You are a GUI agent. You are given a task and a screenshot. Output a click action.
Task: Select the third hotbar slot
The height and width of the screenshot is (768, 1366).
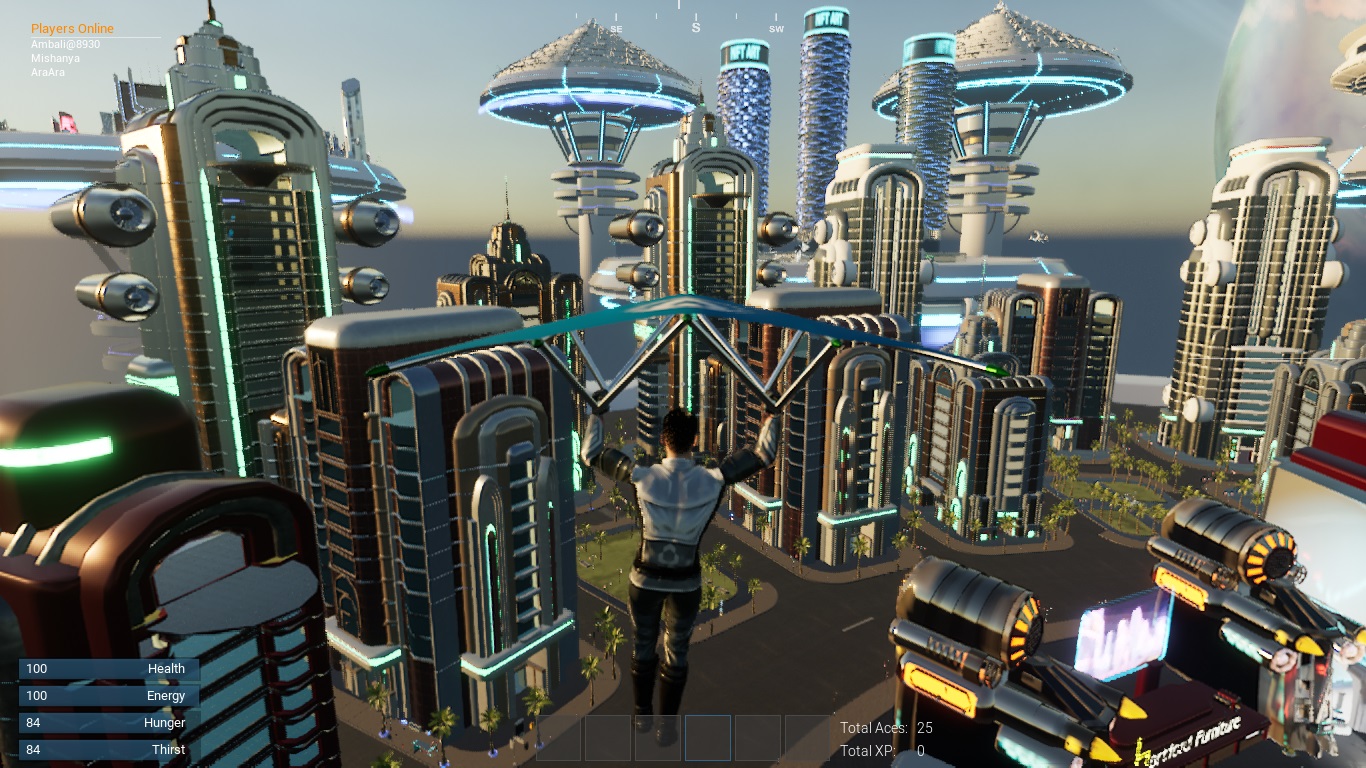click(x=658, y=737)
